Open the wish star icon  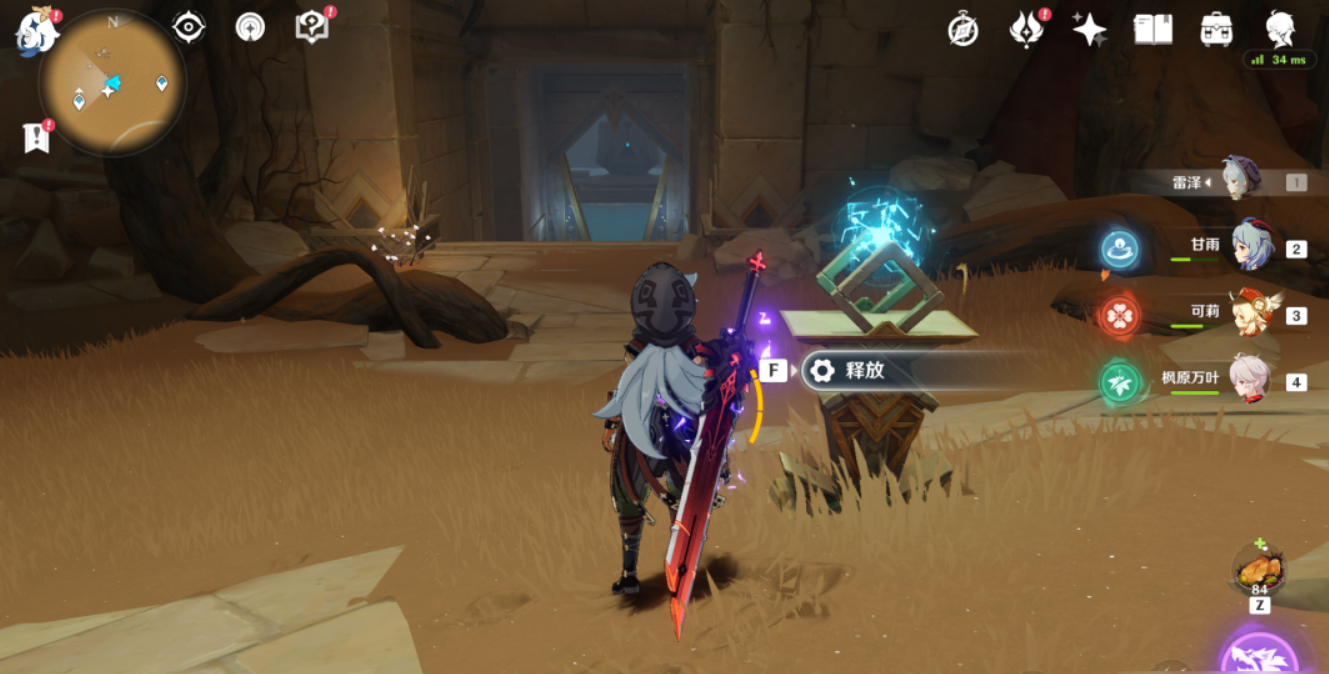[x=1089, y=29]
